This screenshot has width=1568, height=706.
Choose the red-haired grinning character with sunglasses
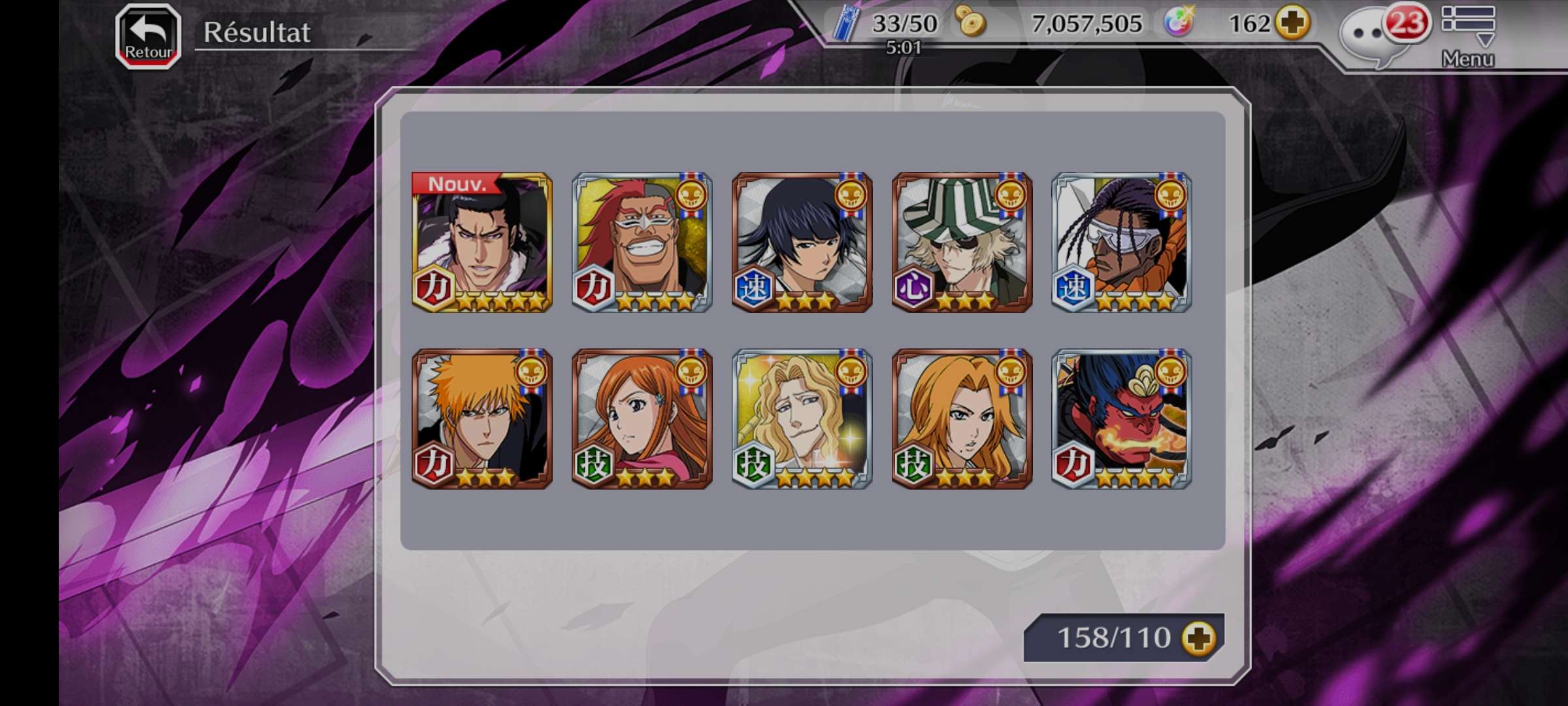642,243
